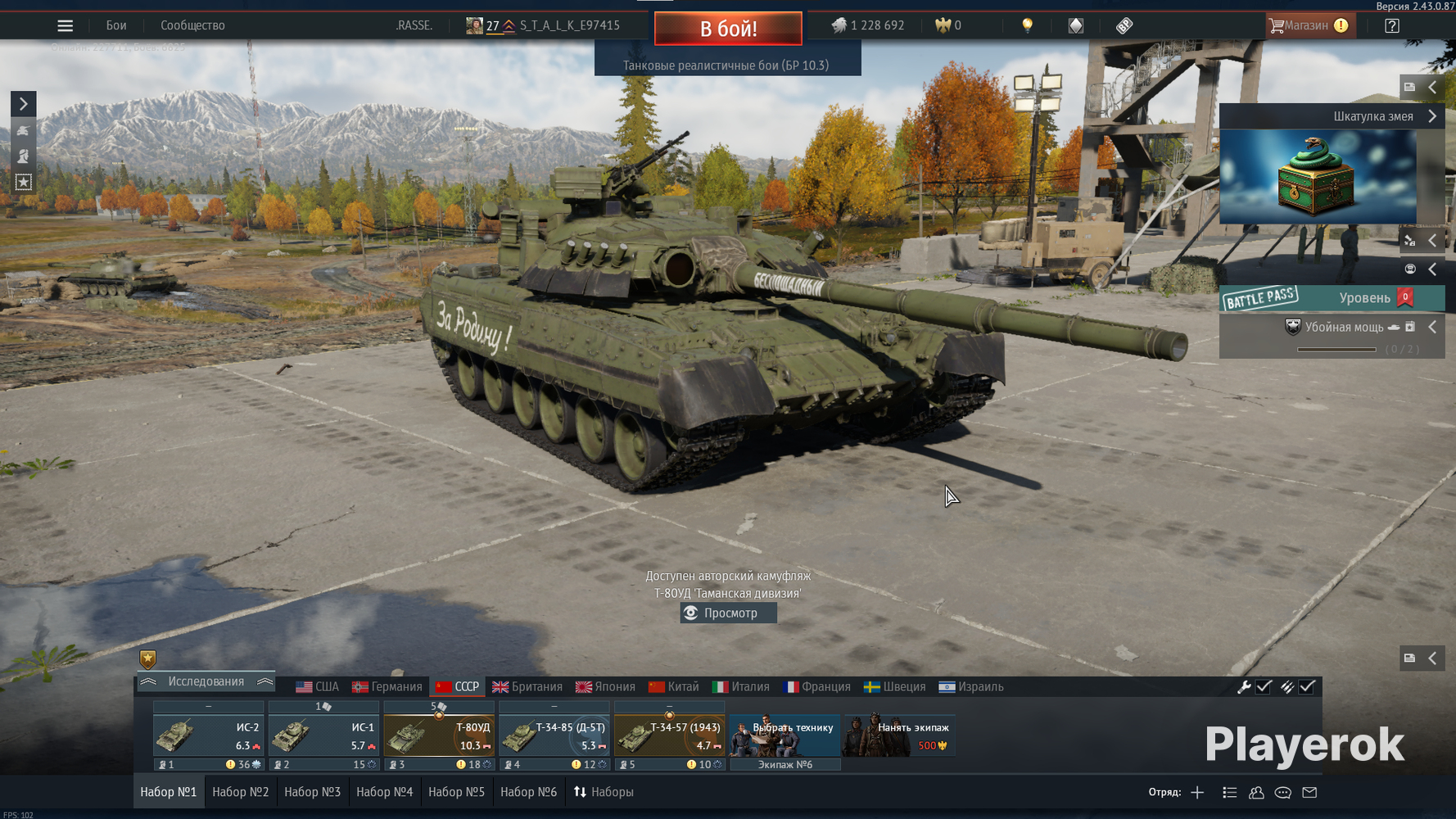Click Нанять экипаж to recruit a crew

(x=899, y=735)
